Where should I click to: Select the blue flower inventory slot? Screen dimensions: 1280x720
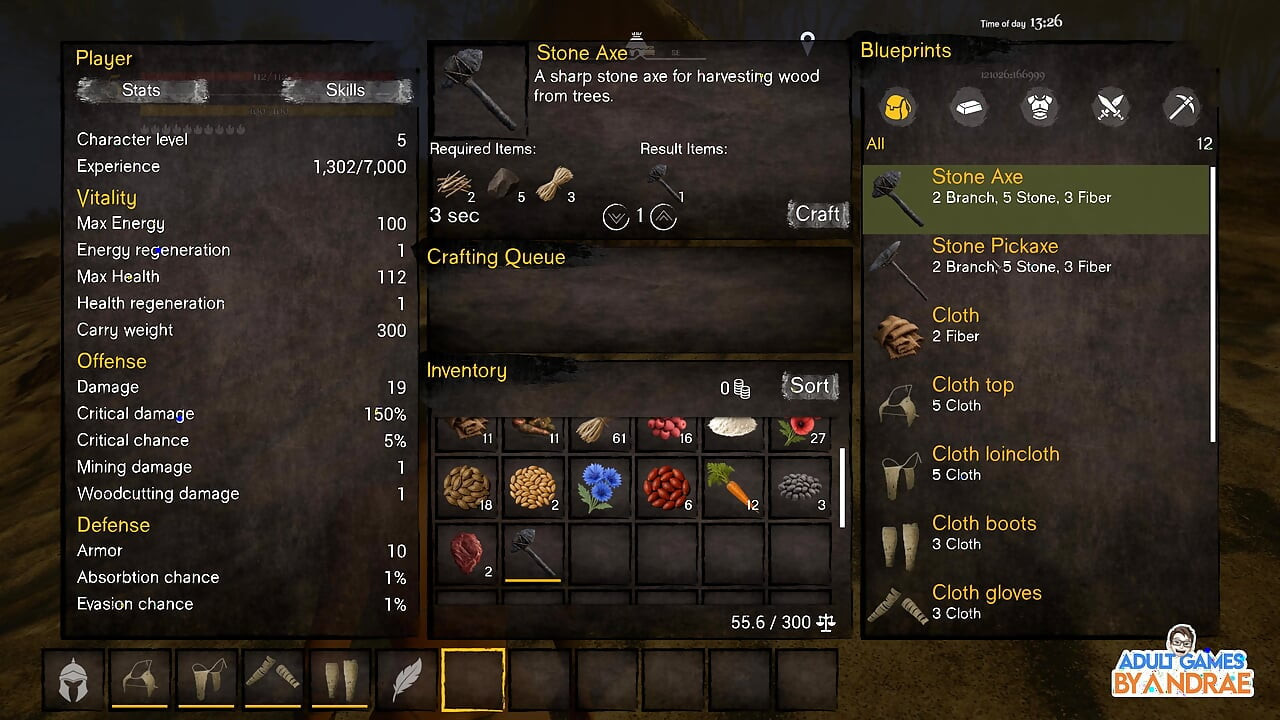point(600,487)
